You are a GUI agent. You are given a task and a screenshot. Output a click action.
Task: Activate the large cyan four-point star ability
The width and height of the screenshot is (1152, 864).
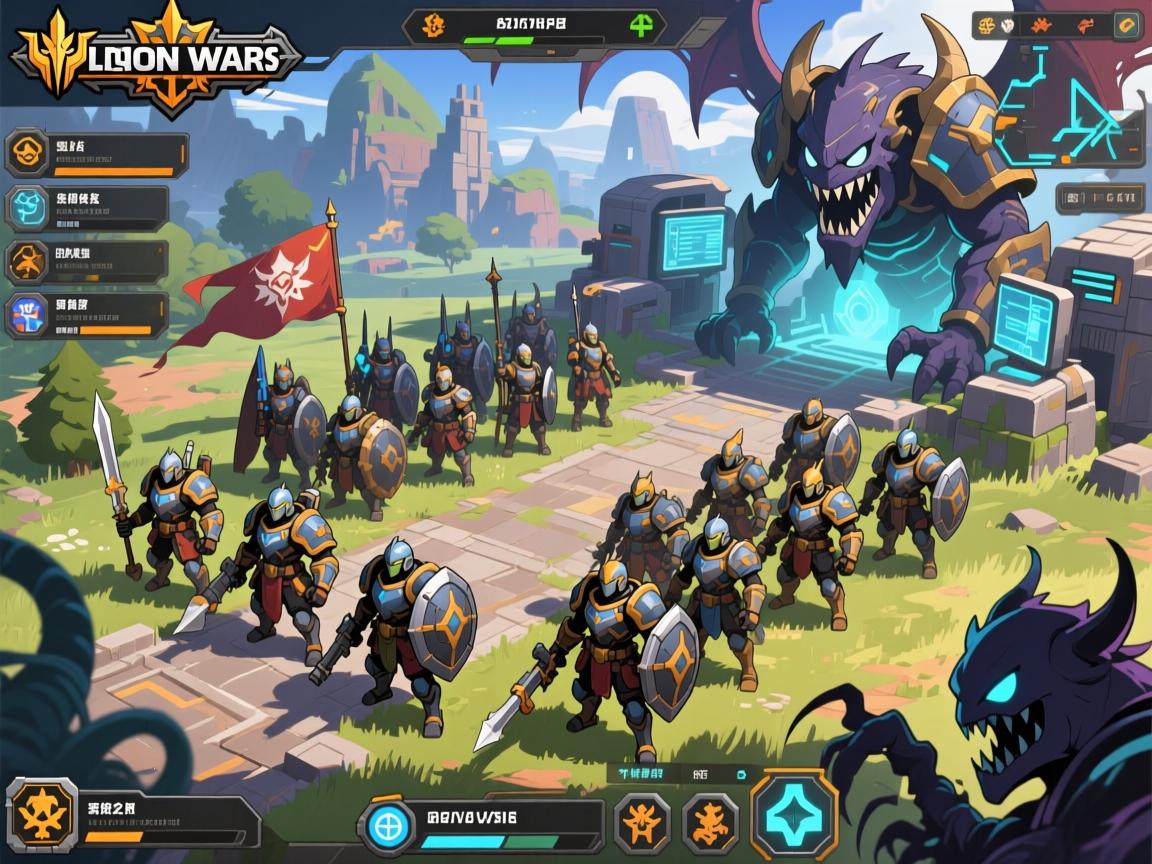point(794,815)
